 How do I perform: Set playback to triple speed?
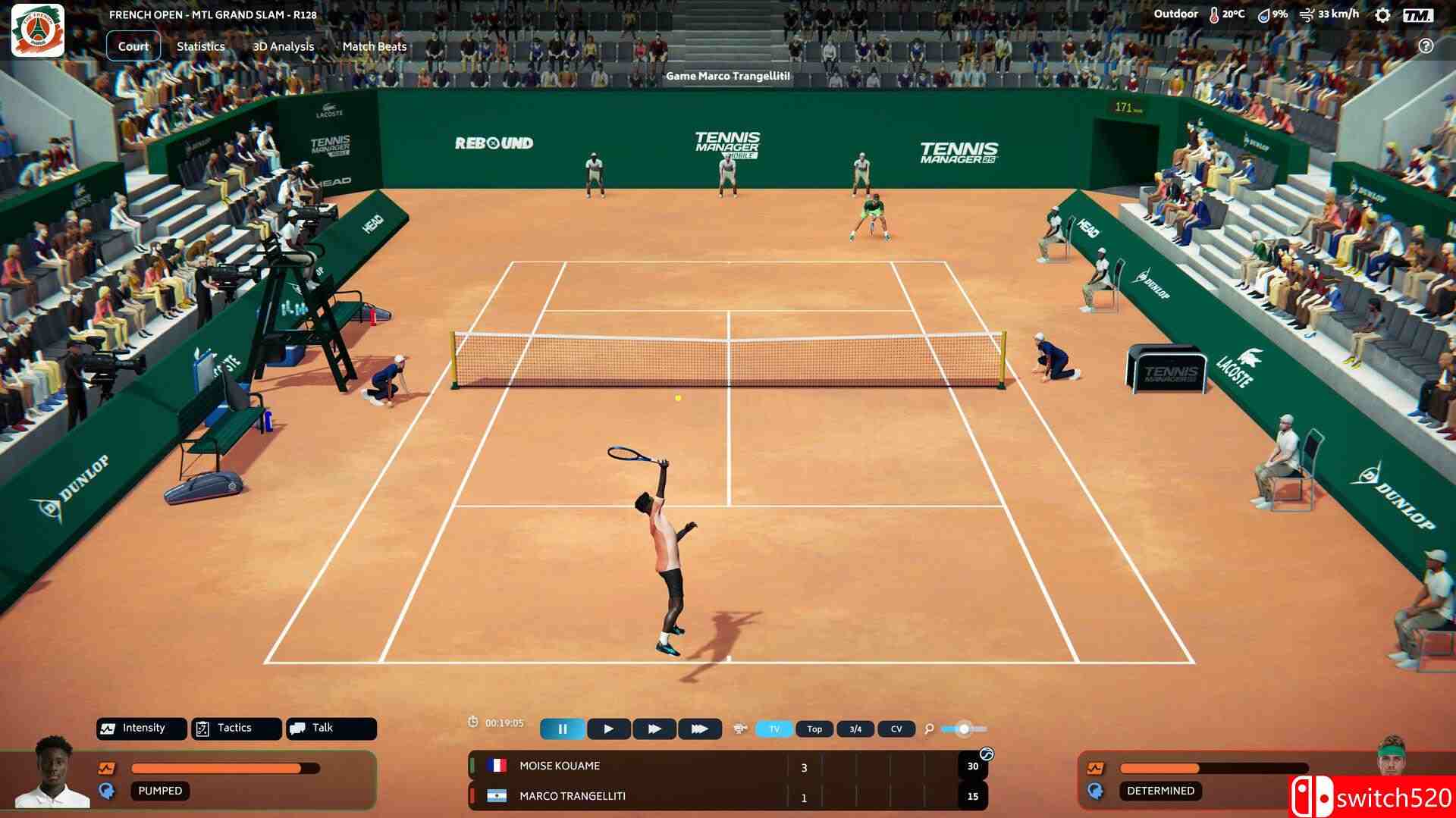(699, 729)
